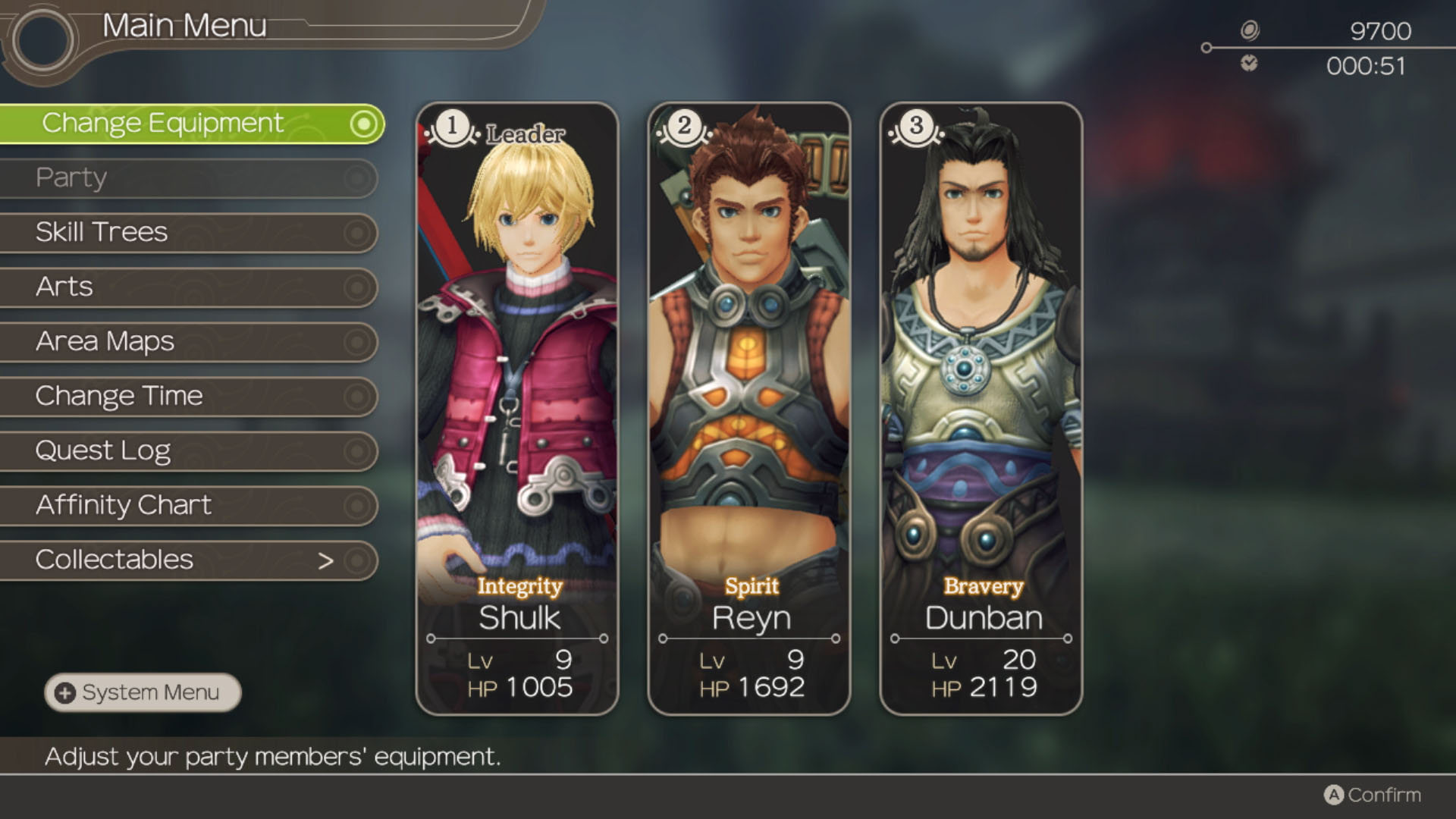Choose Change Equipment
This screenshot has width=1456, height=819.
(164, 122)
